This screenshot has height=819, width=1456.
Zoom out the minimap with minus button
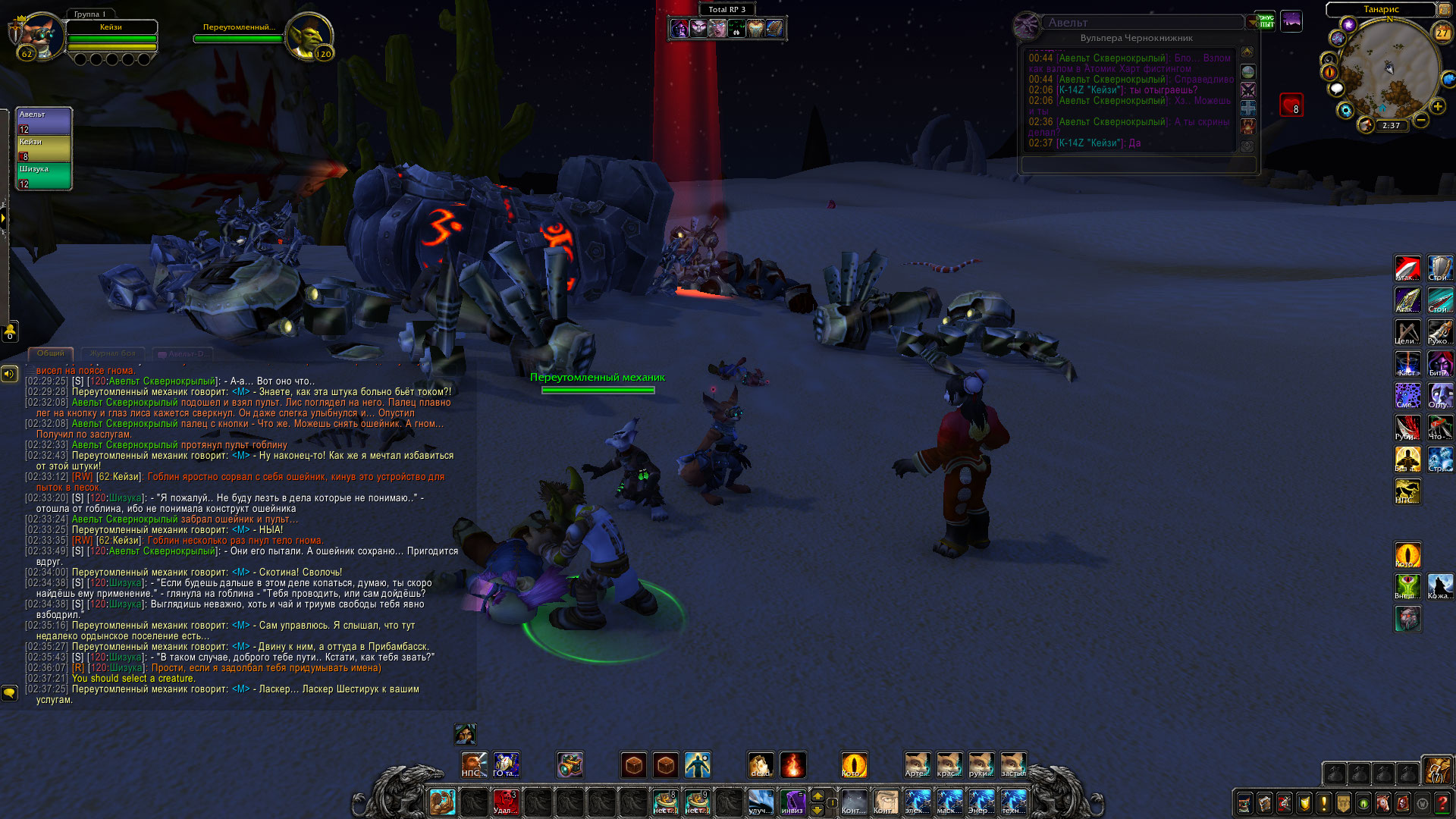click(1421, 121)
